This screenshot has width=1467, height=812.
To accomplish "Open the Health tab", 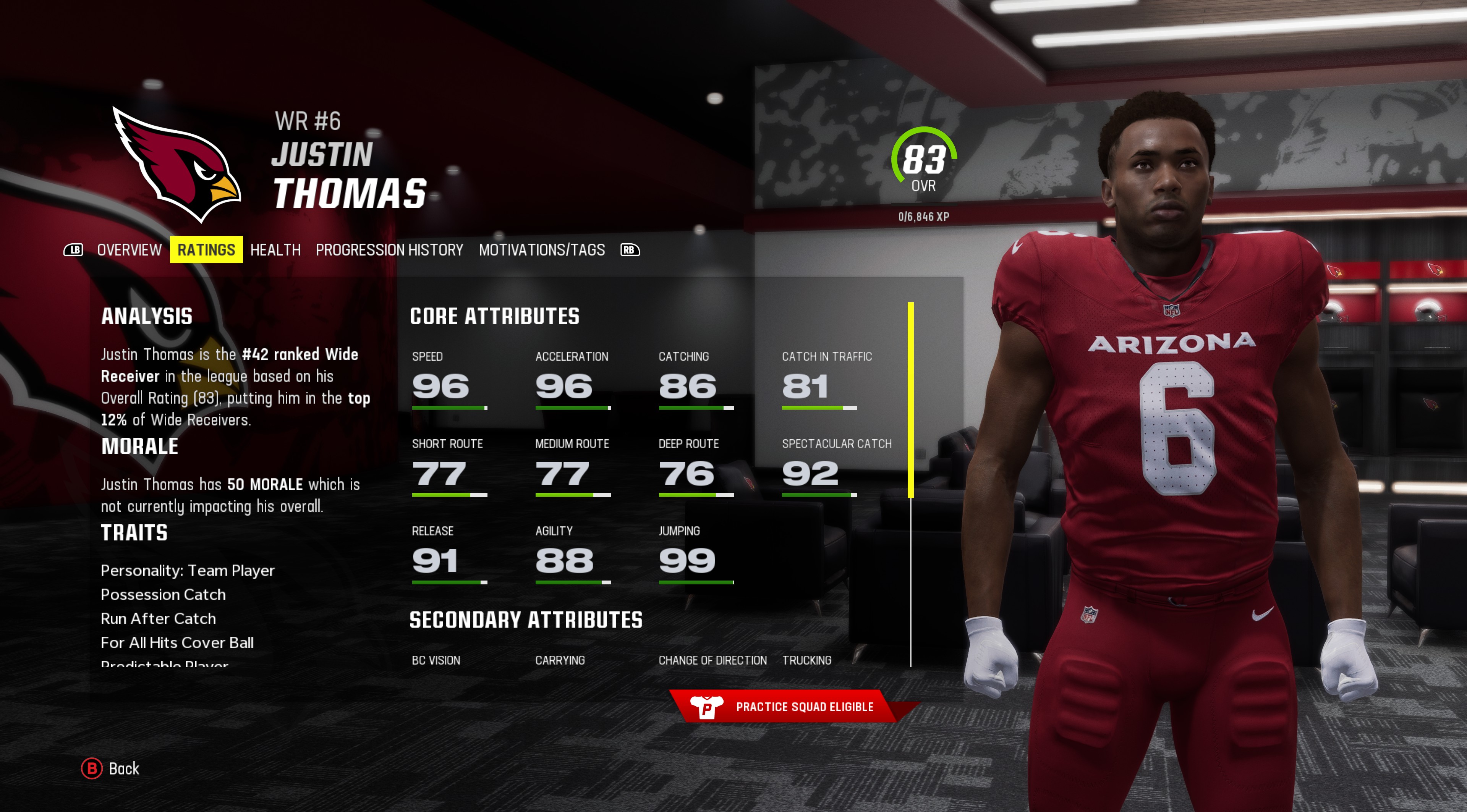I will coord(275,250).
